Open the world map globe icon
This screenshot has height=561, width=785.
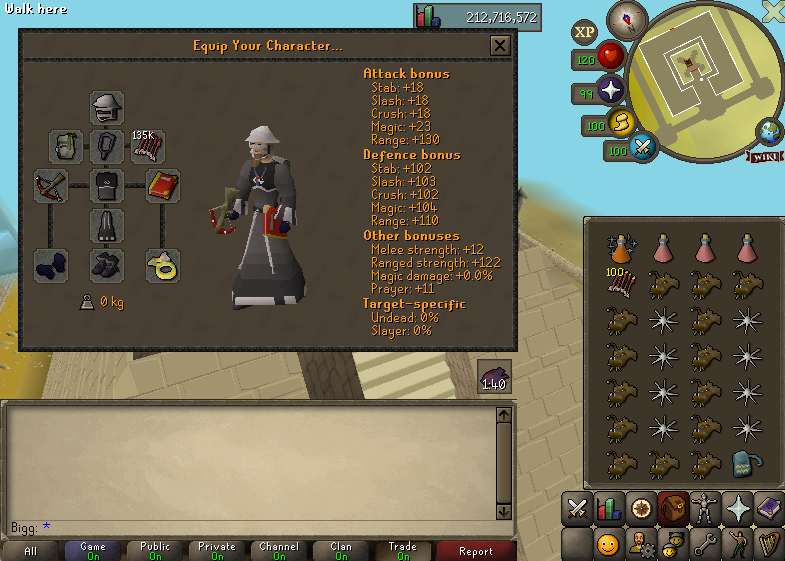click(770, 131)
